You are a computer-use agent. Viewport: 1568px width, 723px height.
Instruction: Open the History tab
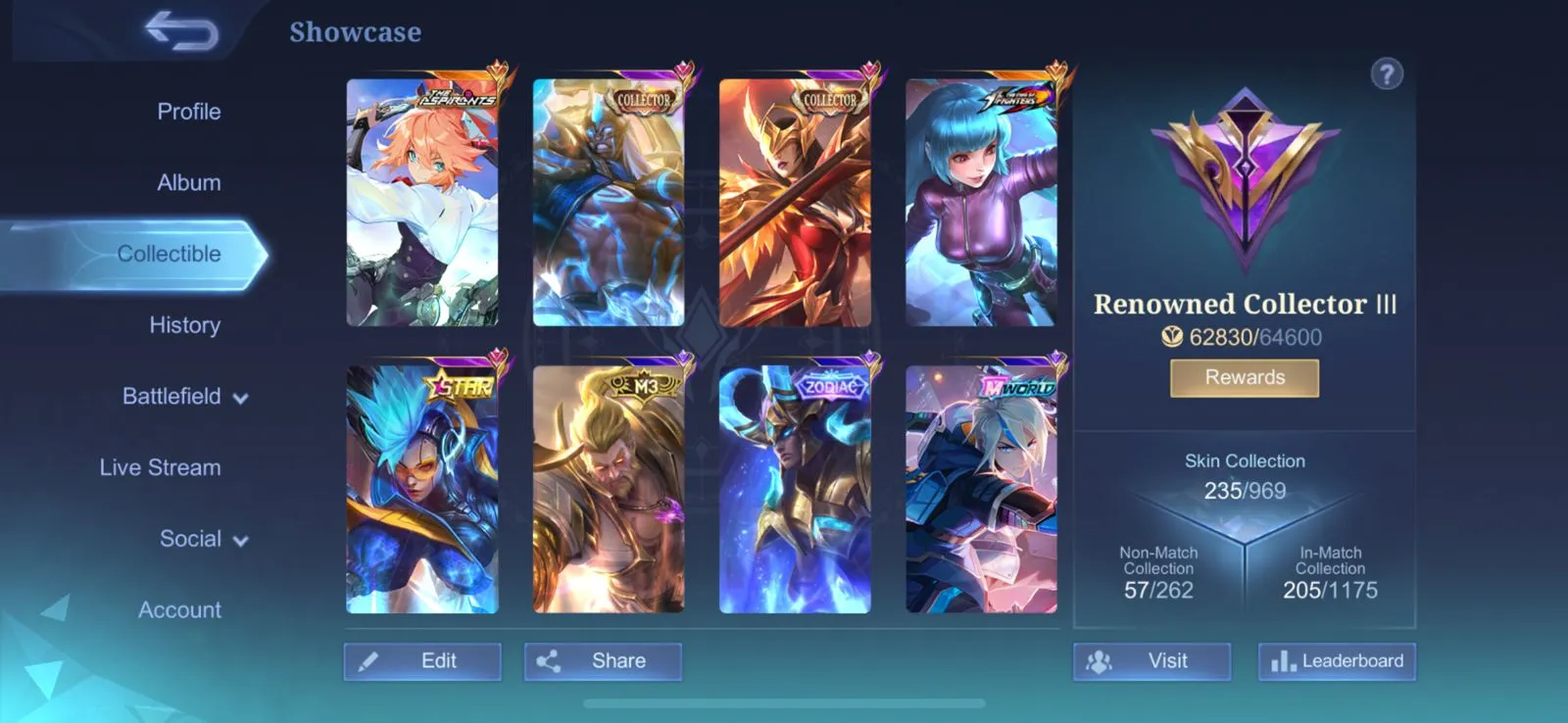pos(184,324)
